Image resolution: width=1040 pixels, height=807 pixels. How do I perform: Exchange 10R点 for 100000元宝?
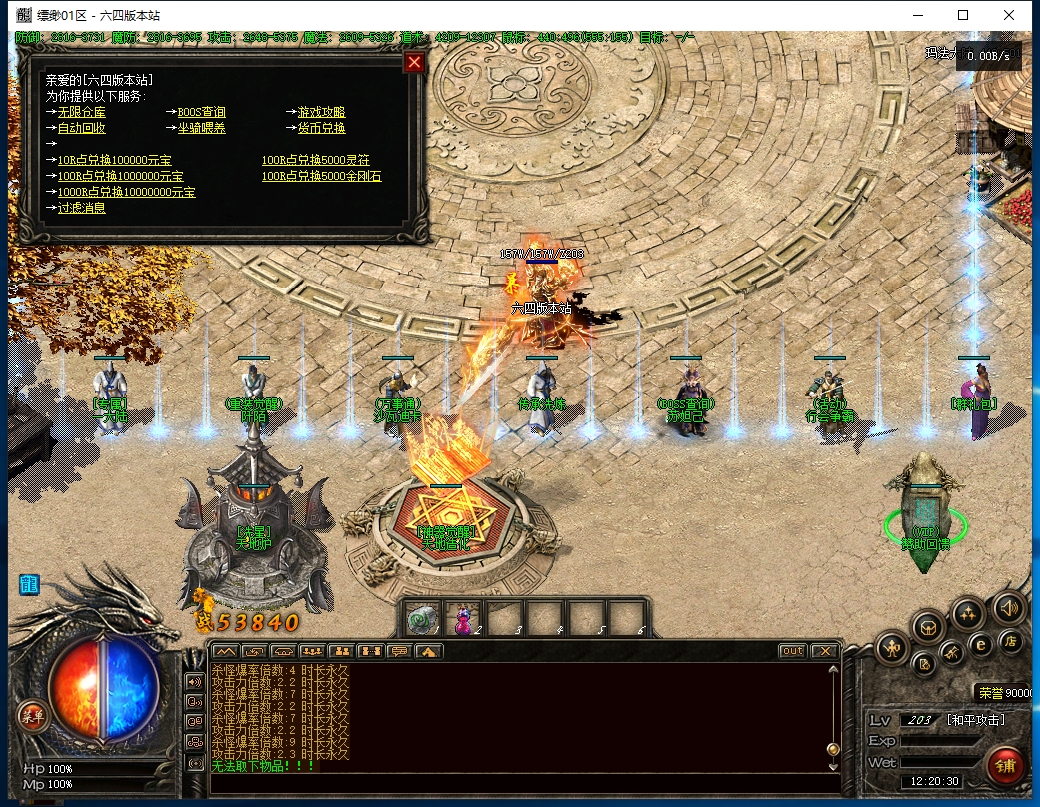[x=114, y=160]
